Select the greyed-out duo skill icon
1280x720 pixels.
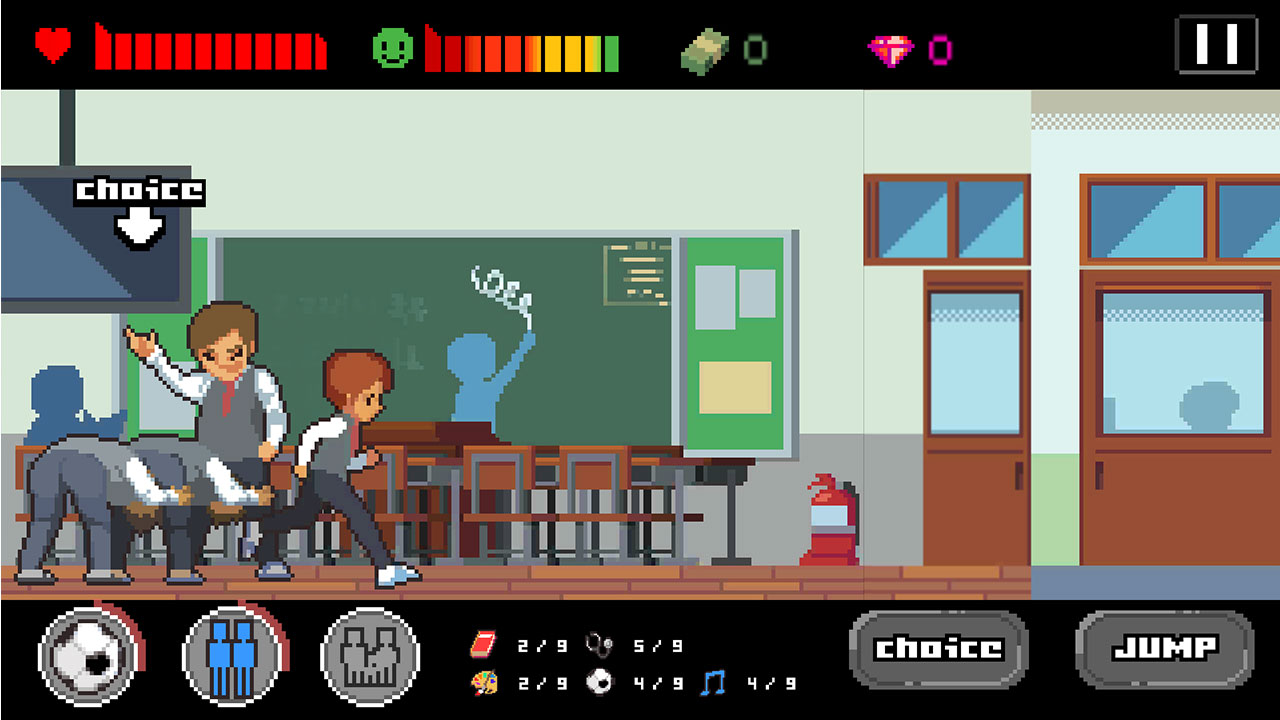[x=370, y=657]
